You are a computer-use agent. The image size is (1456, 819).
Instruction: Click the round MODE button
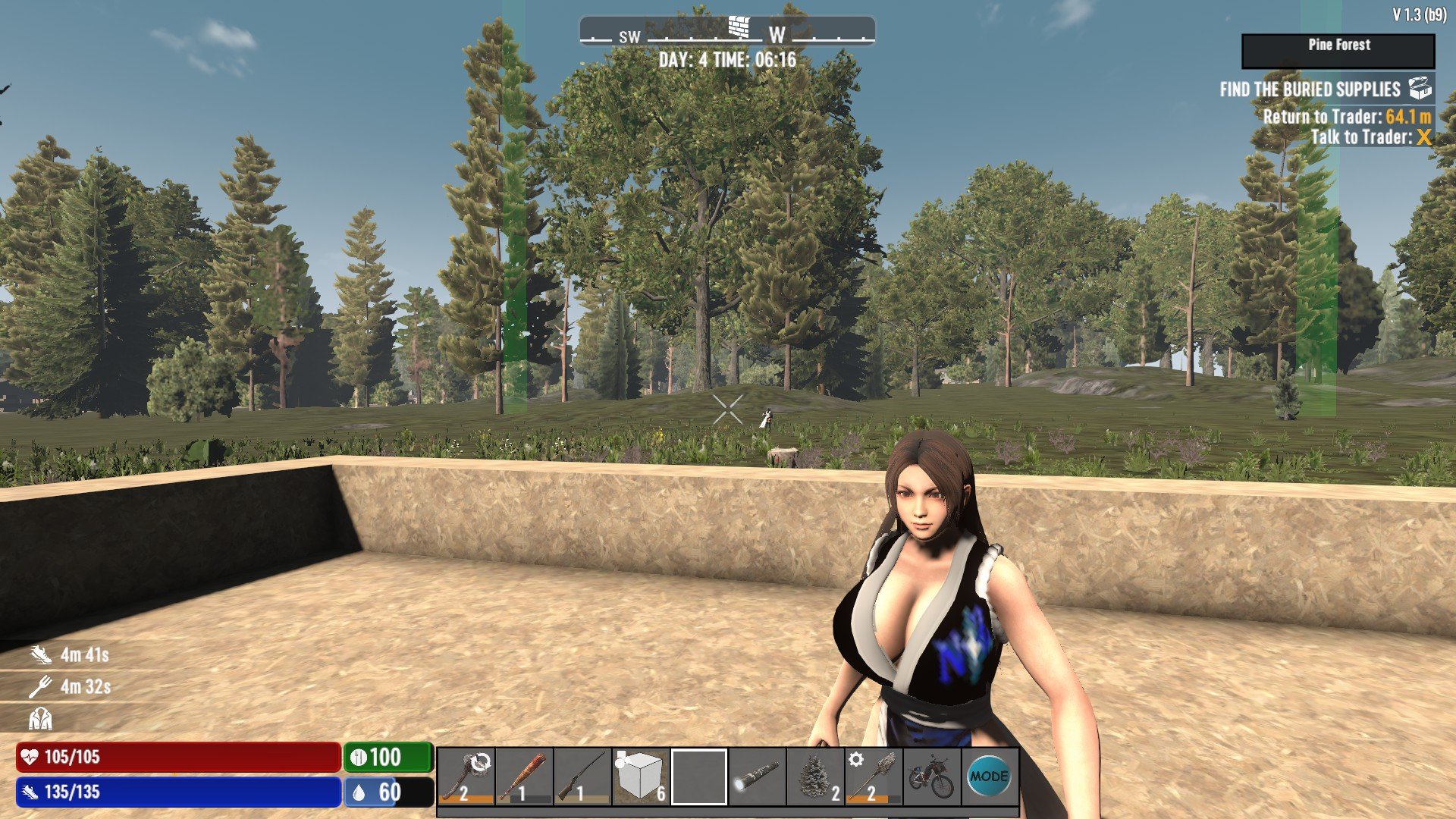(989, 777)
